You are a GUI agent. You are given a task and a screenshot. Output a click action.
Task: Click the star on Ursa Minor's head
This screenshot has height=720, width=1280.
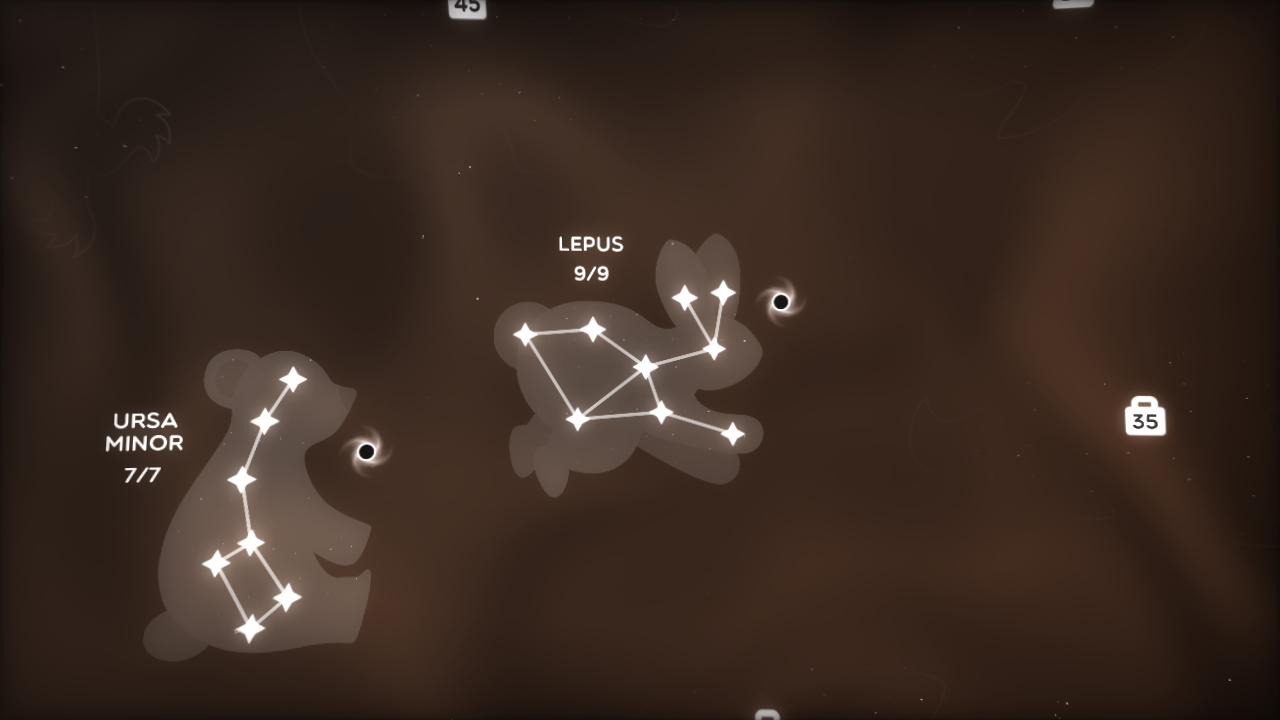(x=292, y=378)
